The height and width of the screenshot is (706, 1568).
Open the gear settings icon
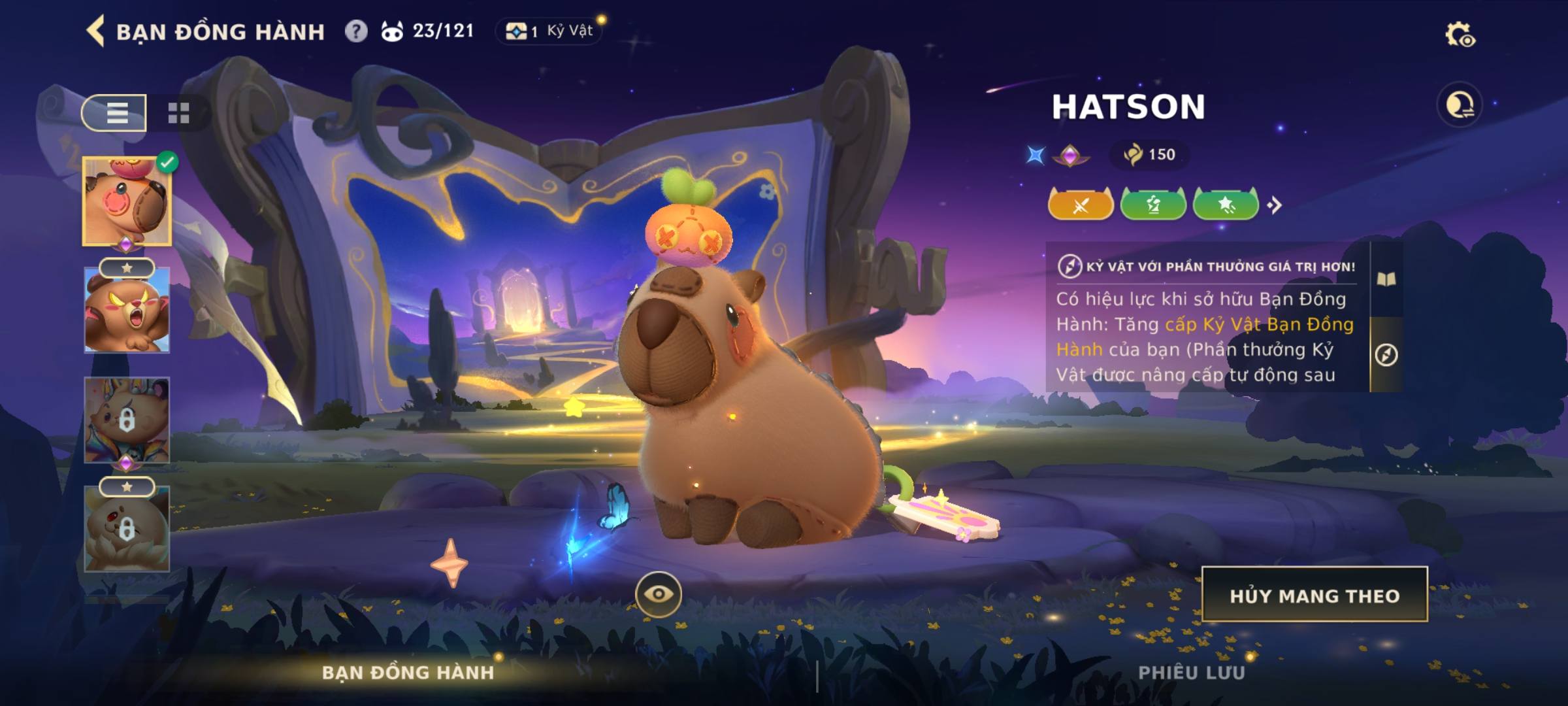point(1459,35)
